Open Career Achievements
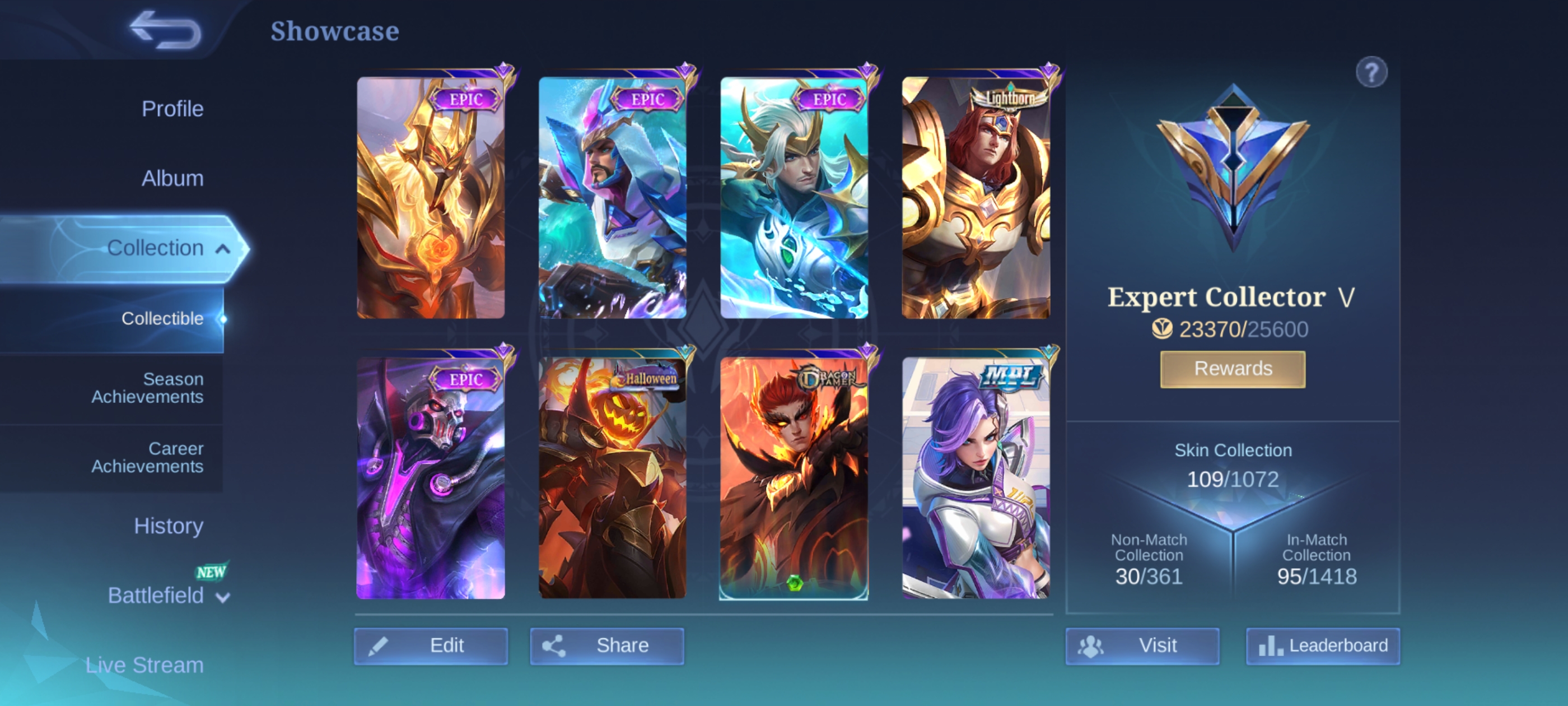 (x=147, y=457)
